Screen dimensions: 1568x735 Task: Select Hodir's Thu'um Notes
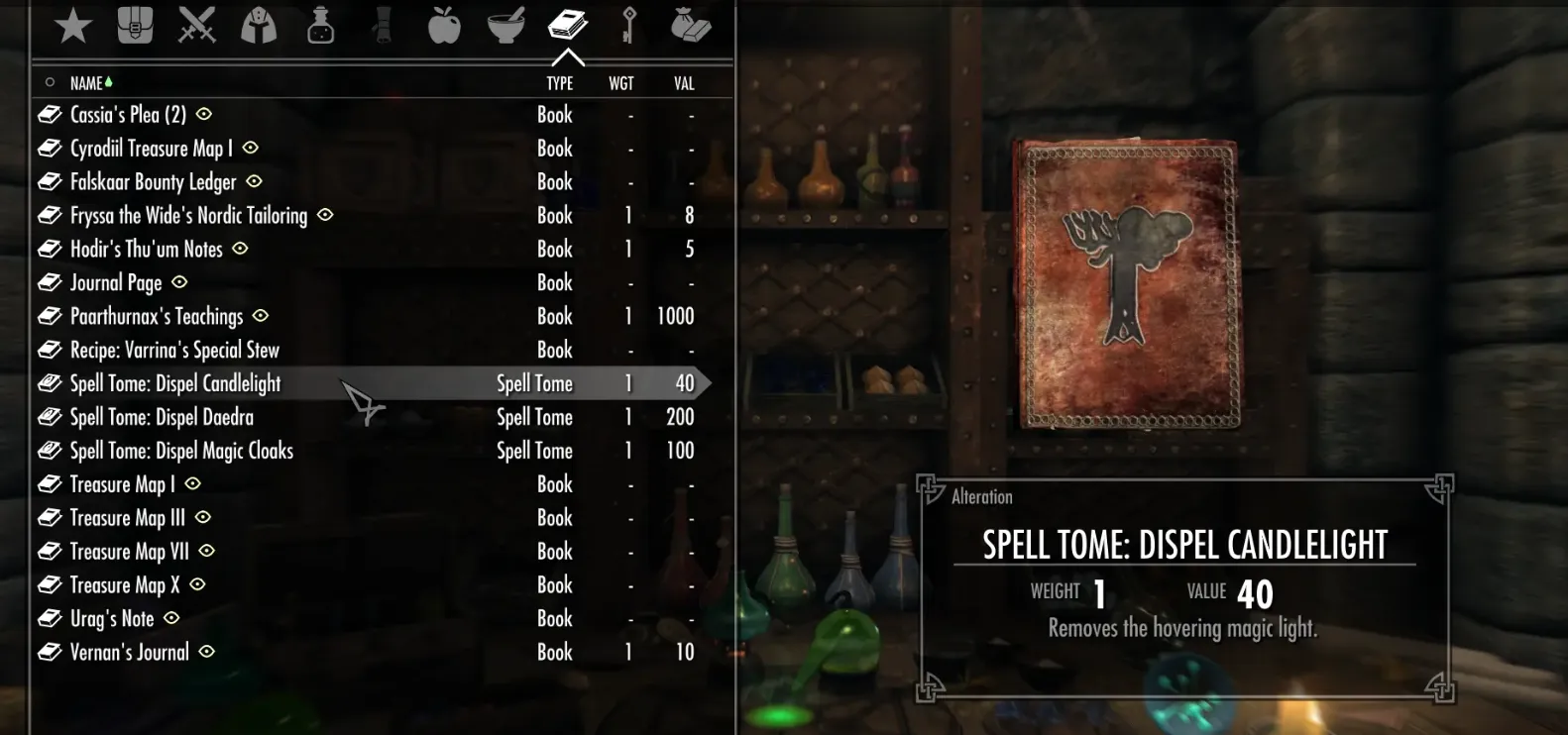tap(146, 250)
